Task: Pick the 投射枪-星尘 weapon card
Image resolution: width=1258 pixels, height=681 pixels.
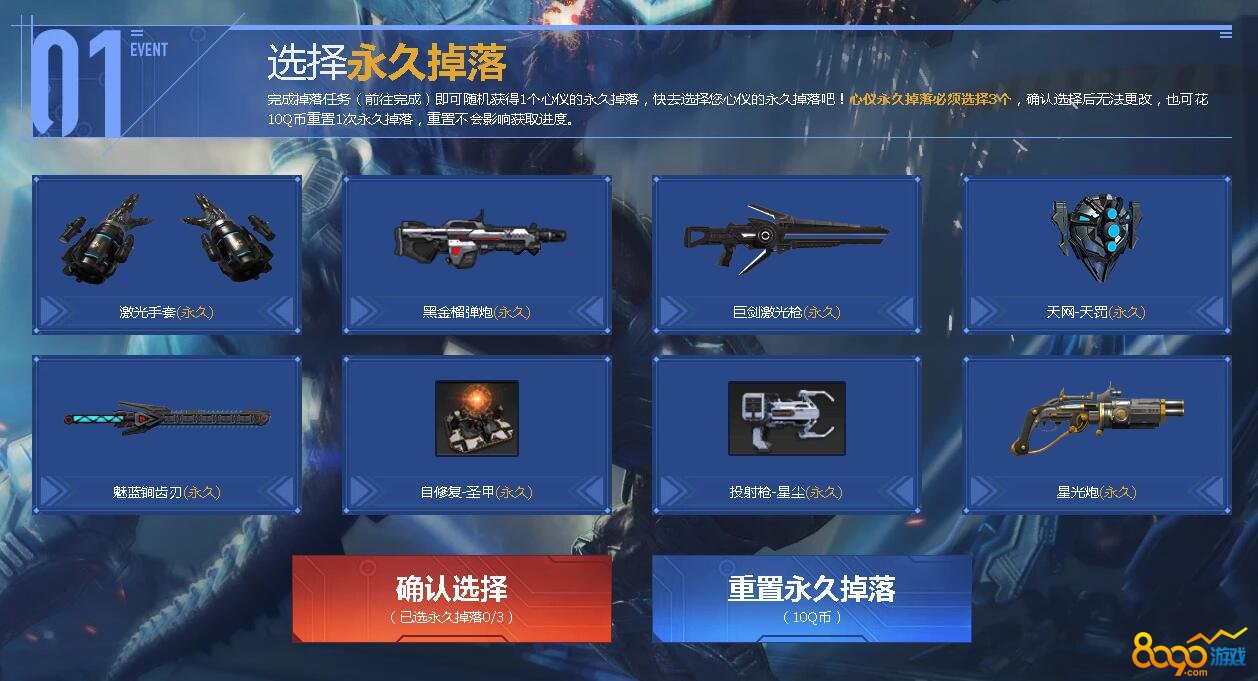Action: pos(787,434)
